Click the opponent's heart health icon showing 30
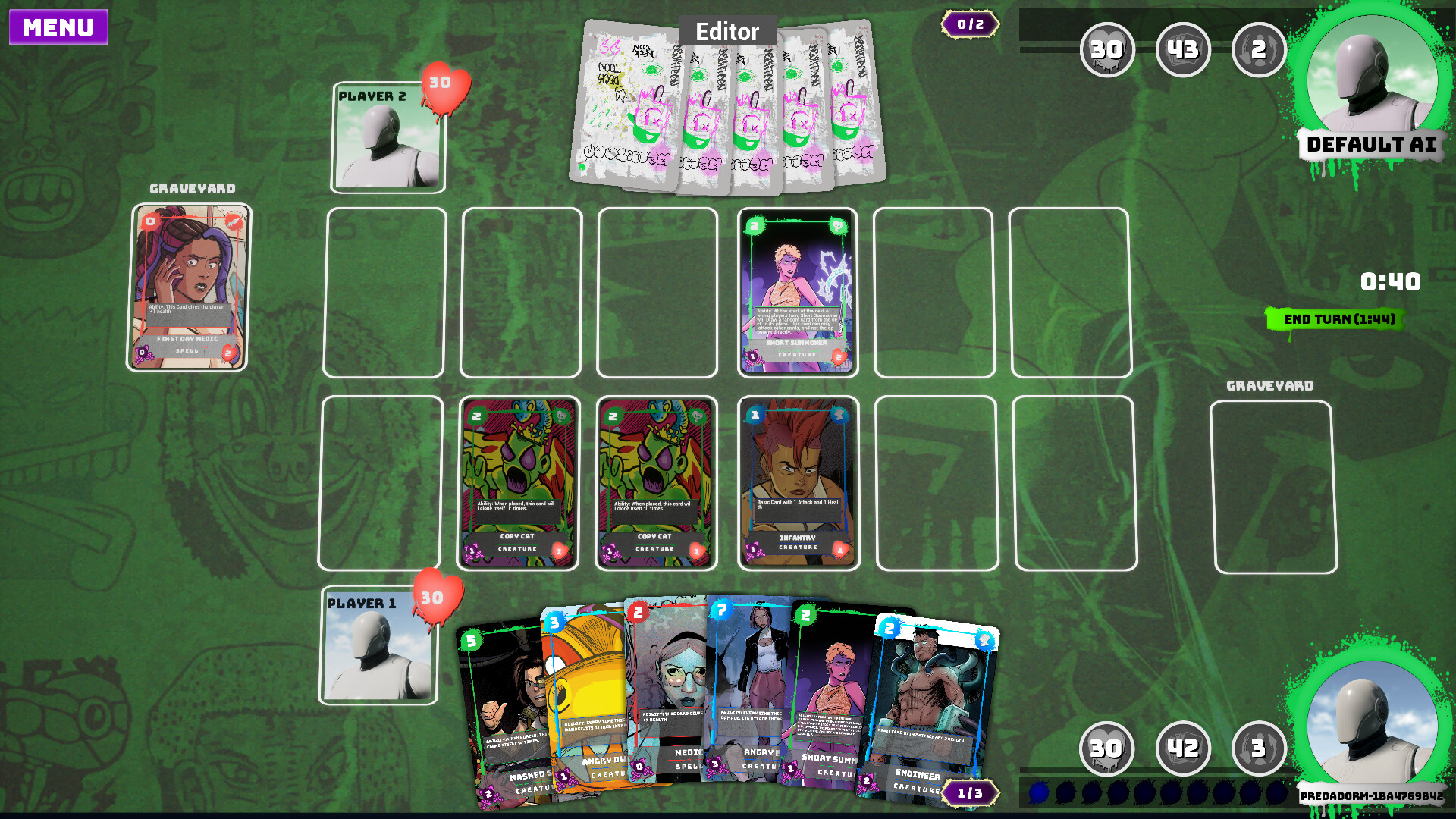The height and width of the screenshot is (819, 1456). point(1107,50)
